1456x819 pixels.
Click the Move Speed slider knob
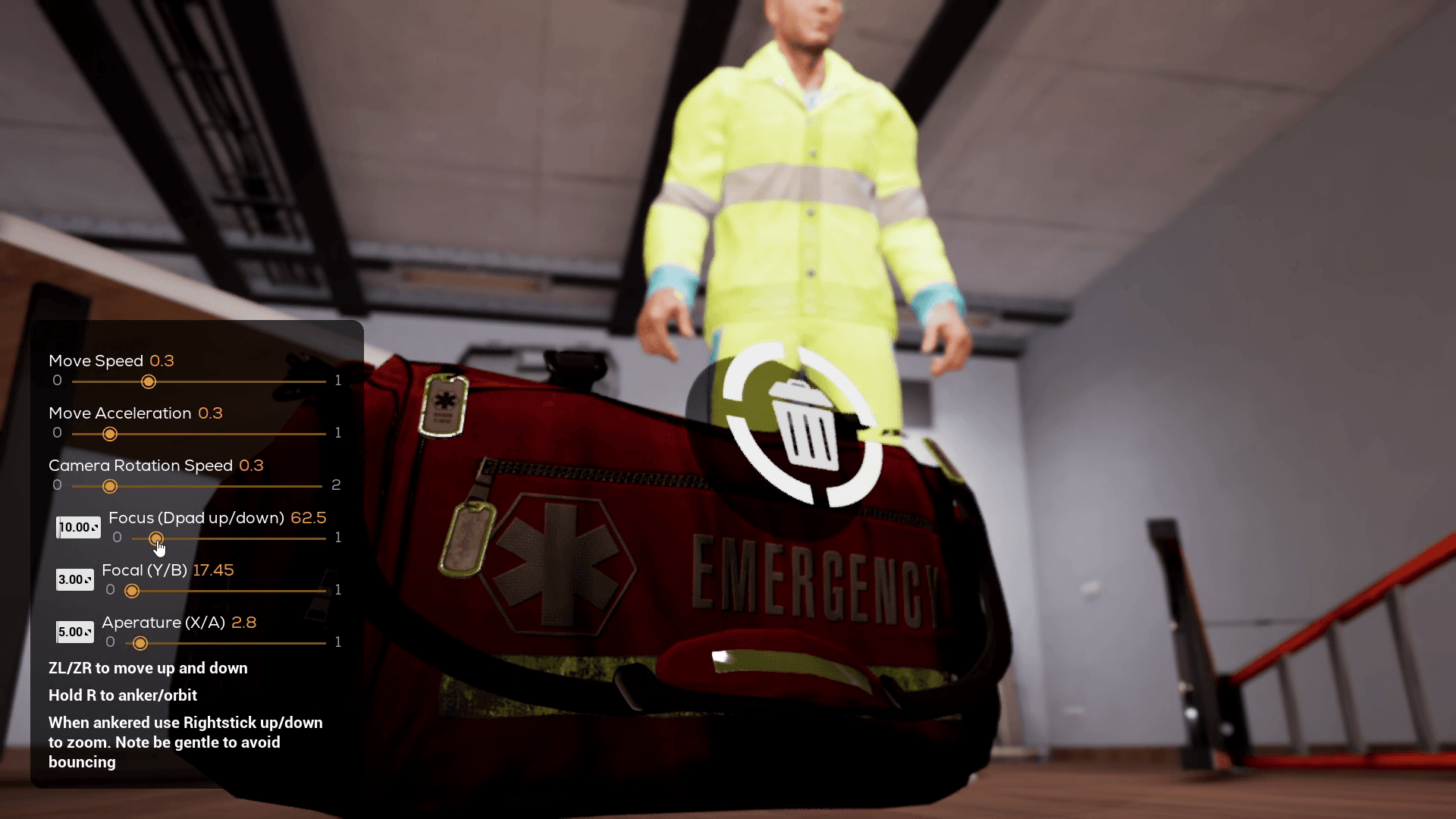pos(149,382)
